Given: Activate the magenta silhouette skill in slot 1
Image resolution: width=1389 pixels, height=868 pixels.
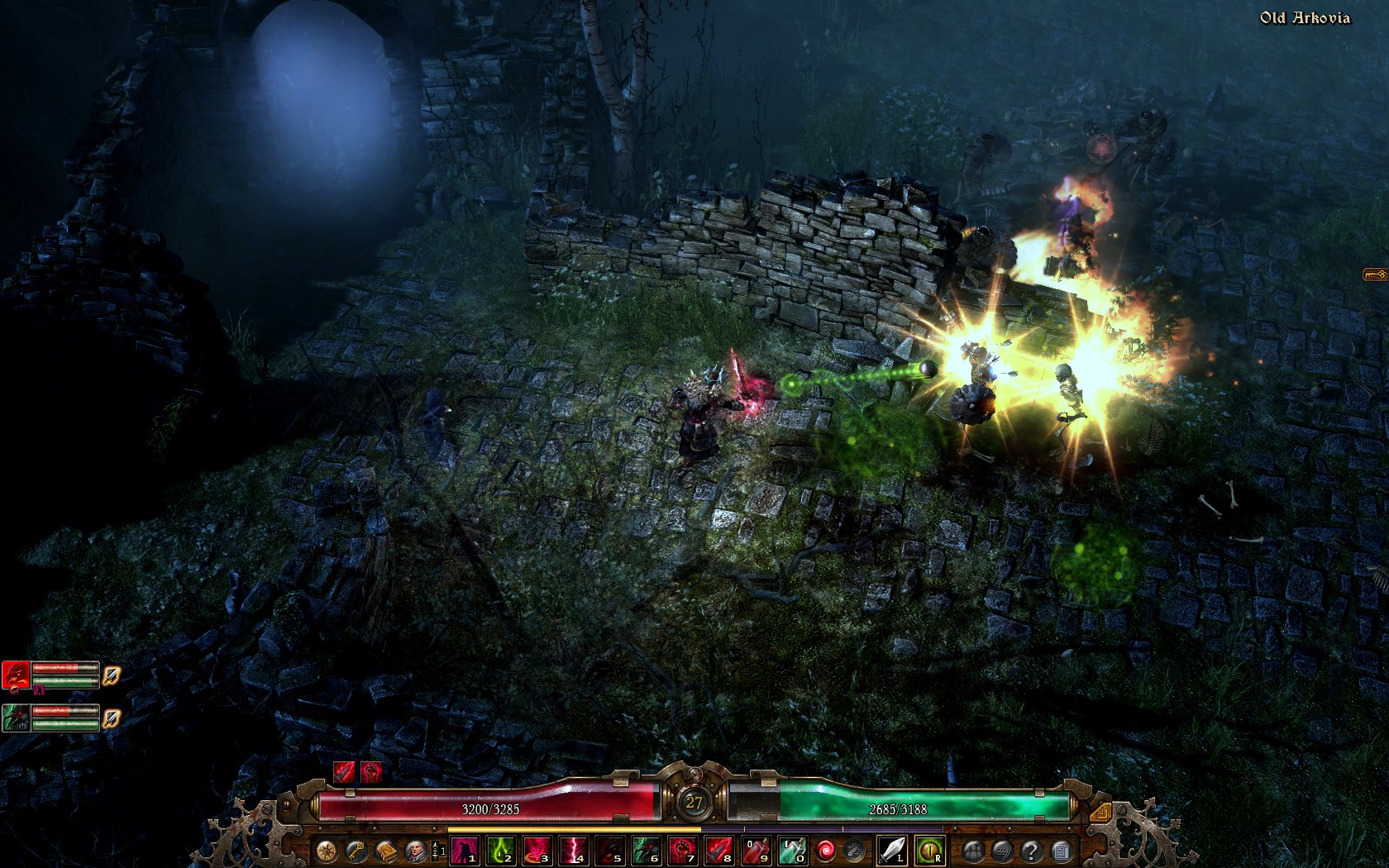Looking at the screenshot, I should 465,850.
